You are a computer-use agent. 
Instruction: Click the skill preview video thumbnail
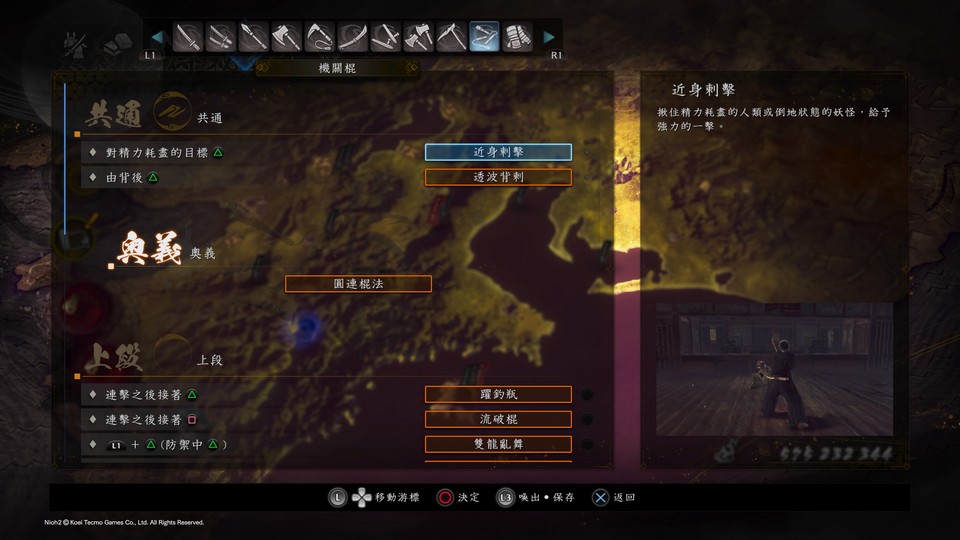[774, 369]
